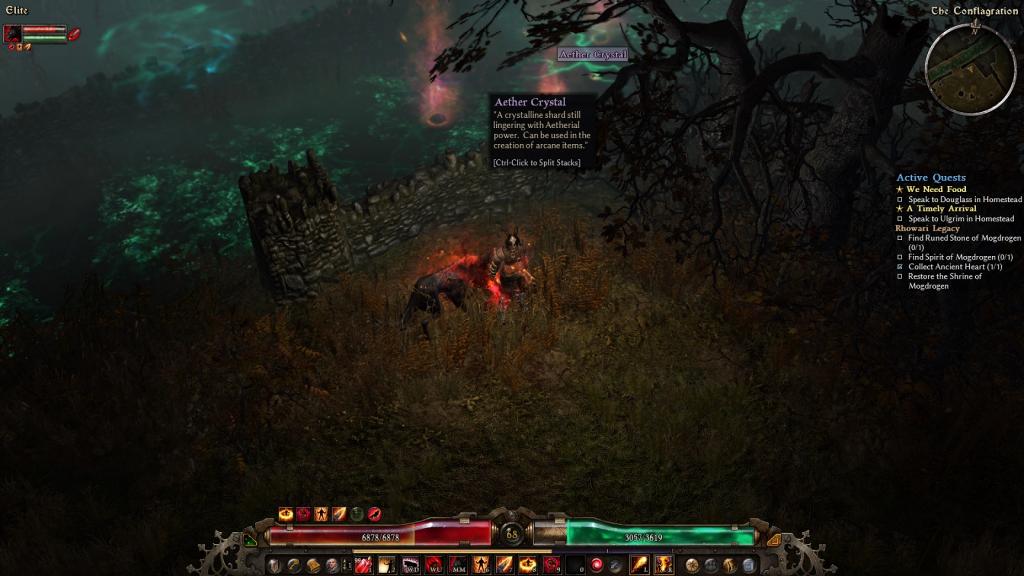Image resolution: width=1024 pixels, height=576 pixels.
Task: Open the green arrow button beside health bar
Action: coord(249,539)
